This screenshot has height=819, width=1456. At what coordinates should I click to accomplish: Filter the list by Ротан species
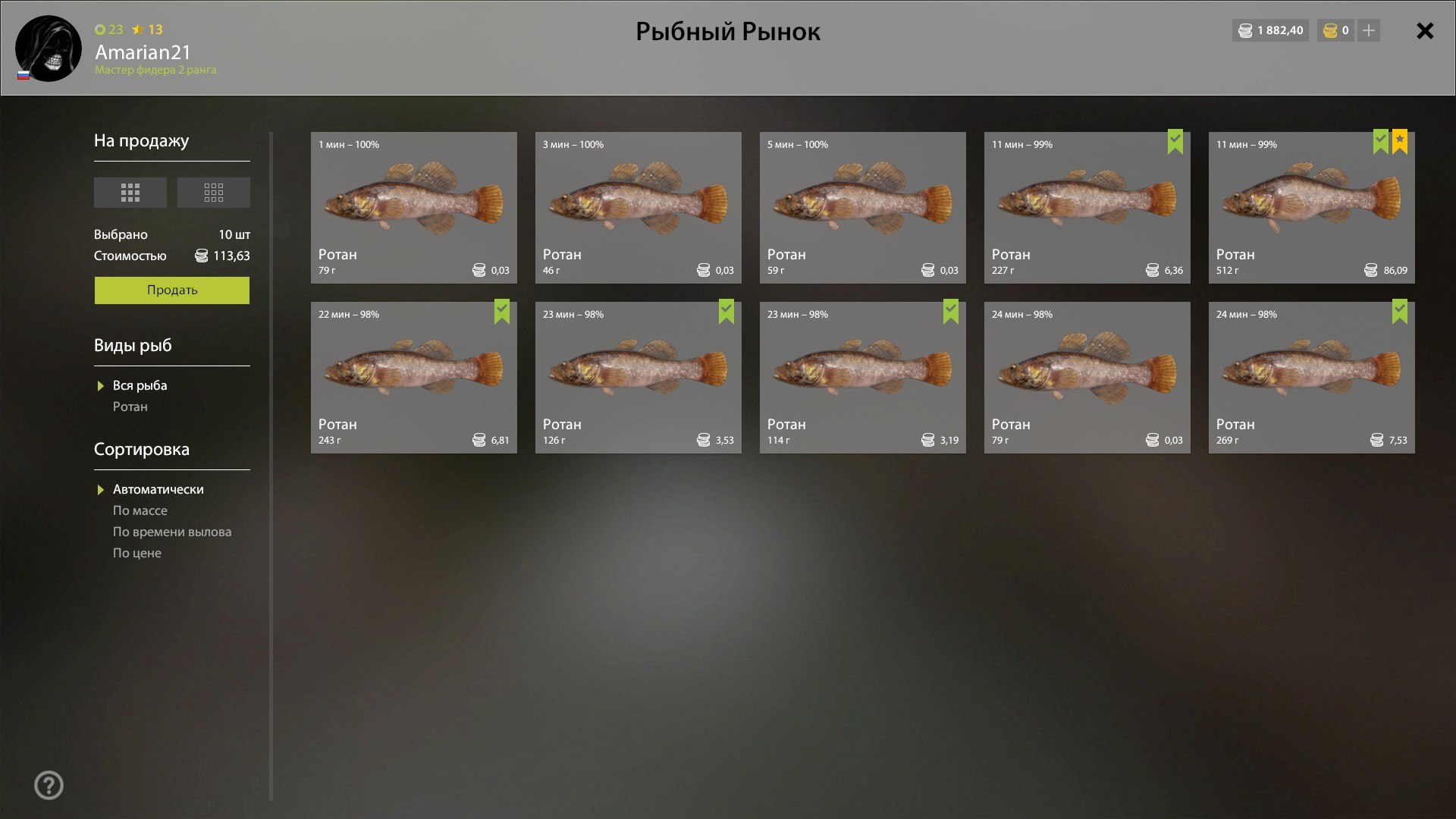[130, 407]
